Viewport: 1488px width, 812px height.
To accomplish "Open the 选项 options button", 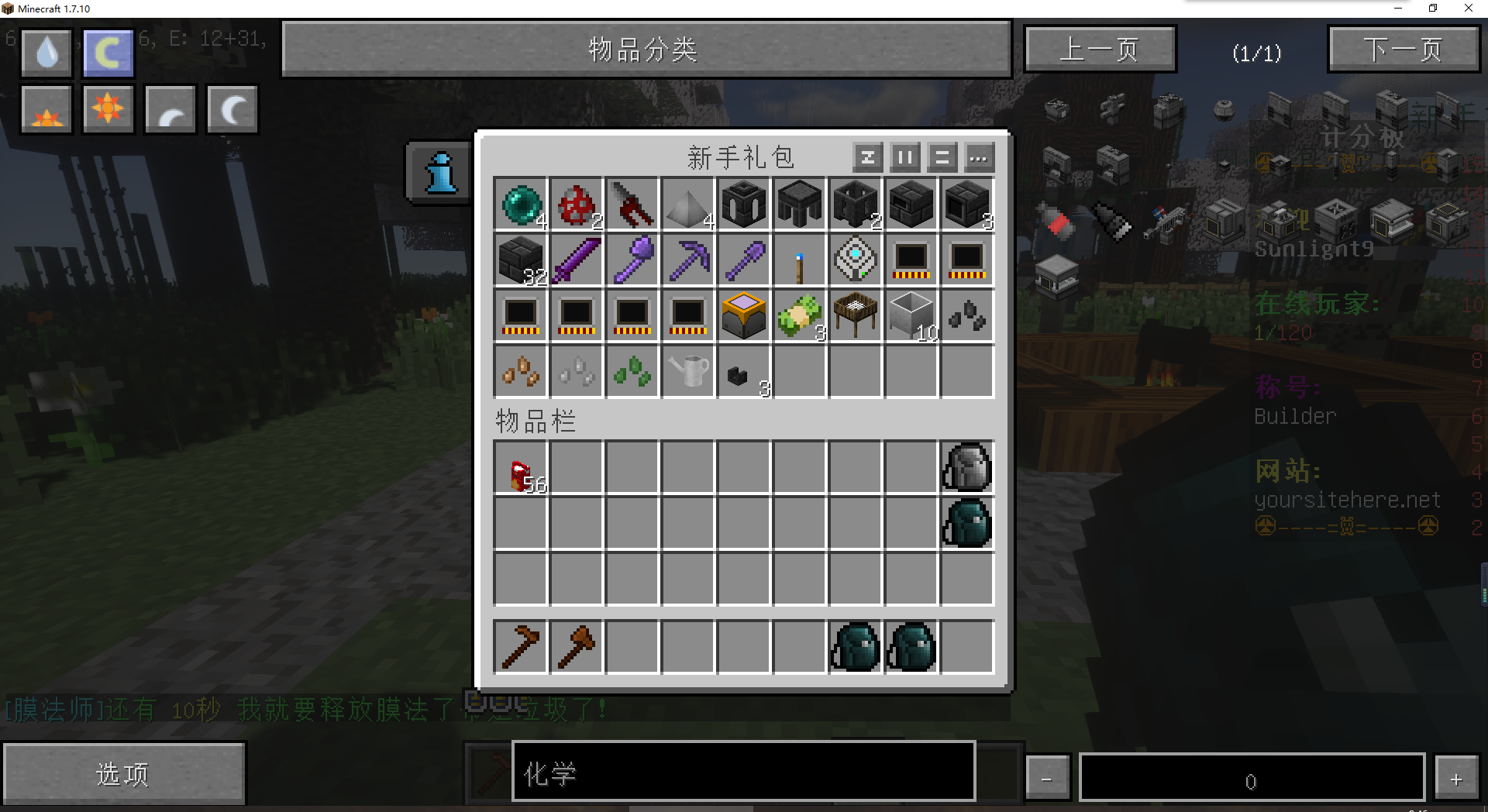I will (124, 773).
